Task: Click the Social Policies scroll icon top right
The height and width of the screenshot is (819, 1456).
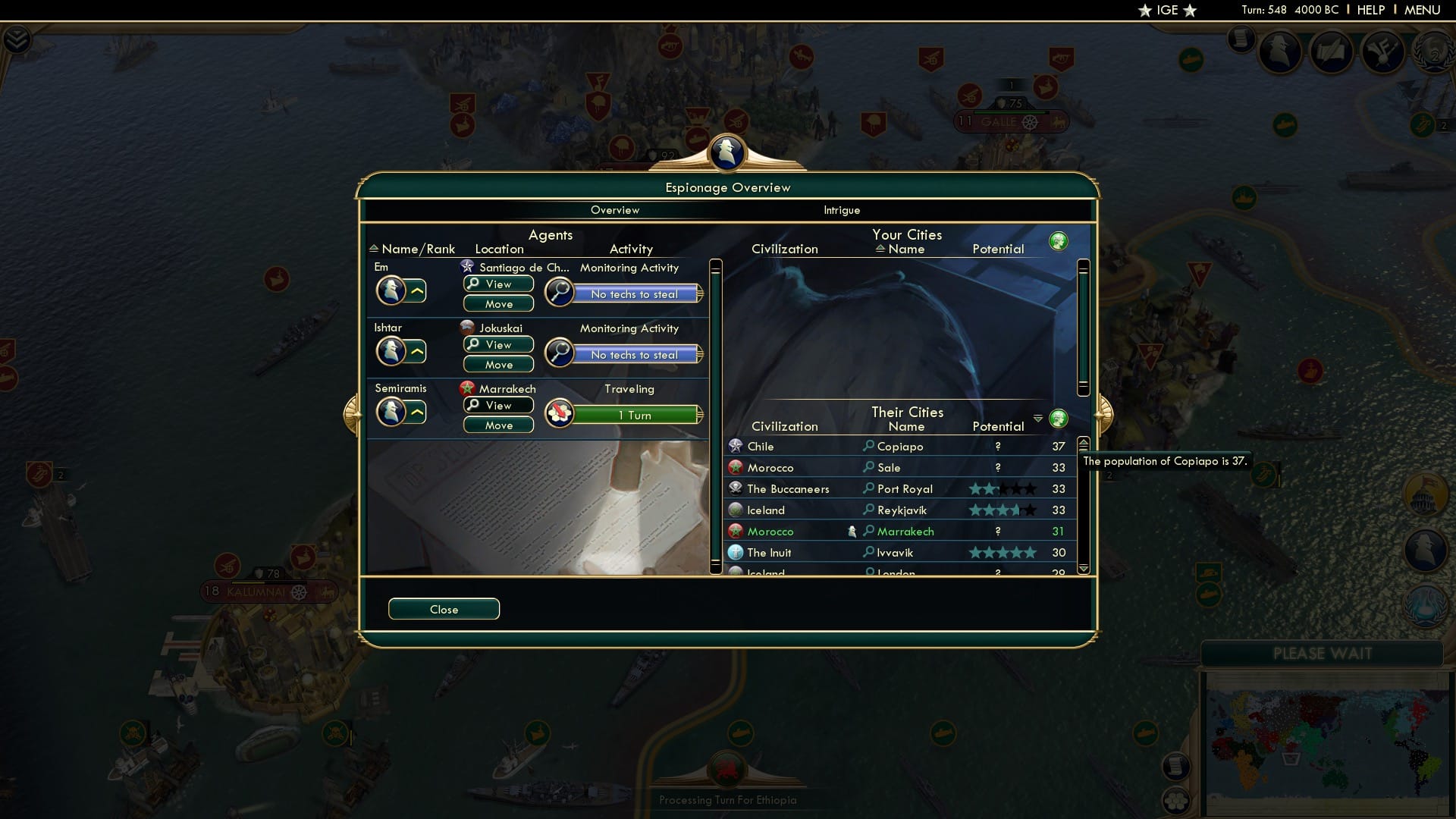Action: pos(1332,52)
